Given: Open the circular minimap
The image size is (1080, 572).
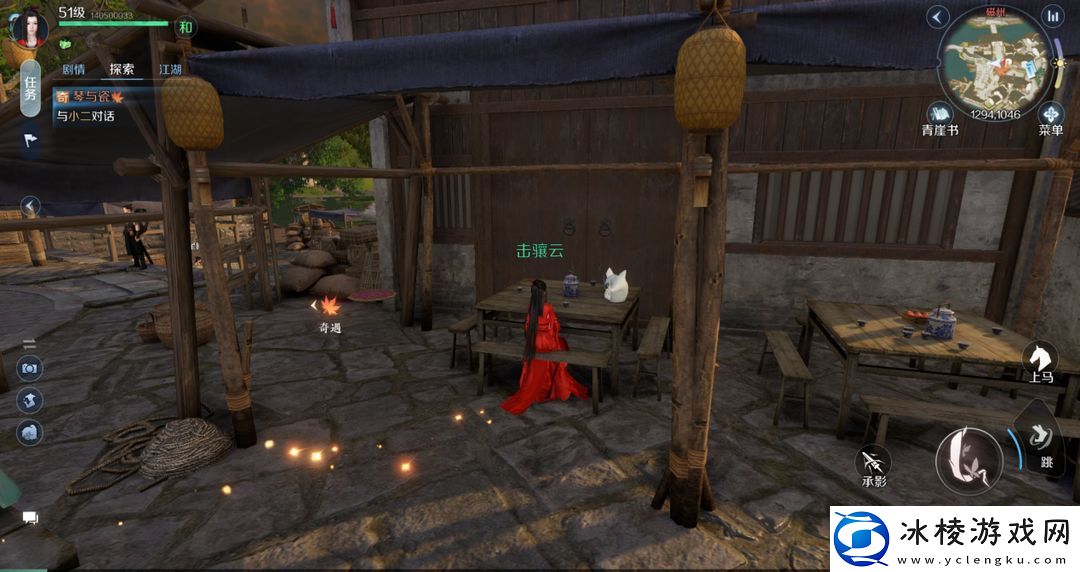Looking at the screenshot, I should tap(994, 62).
